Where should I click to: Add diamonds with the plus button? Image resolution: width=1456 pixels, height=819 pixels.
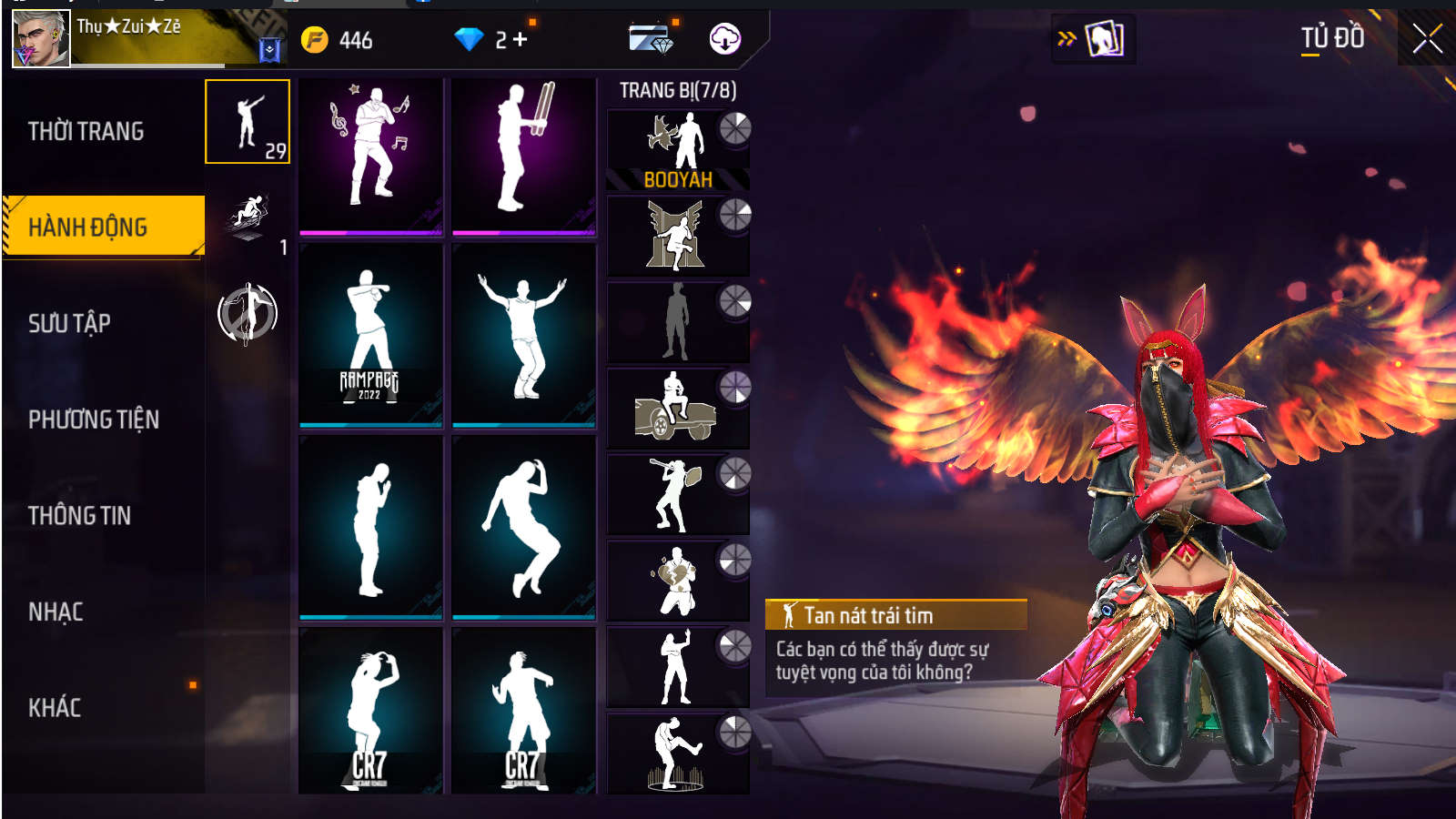[x=521, y=39]
